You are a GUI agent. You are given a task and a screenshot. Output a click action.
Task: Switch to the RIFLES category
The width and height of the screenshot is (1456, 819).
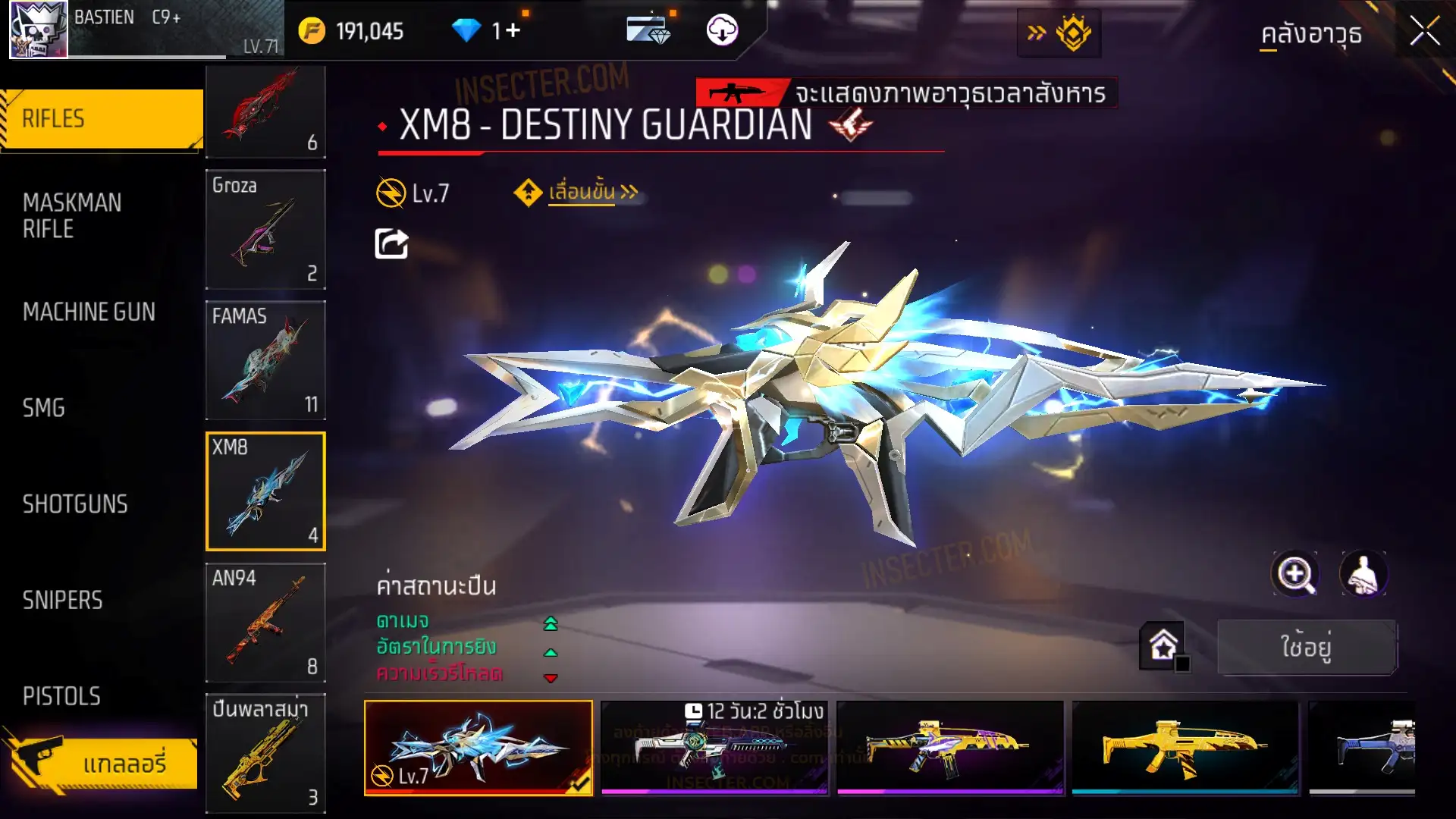pyautogui.click(x=102, y=119)
